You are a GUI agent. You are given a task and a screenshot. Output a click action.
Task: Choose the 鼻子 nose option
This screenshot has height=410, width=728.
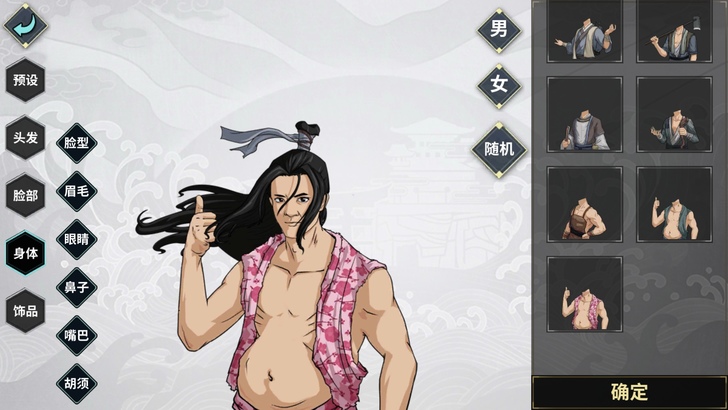click(77, 288)
